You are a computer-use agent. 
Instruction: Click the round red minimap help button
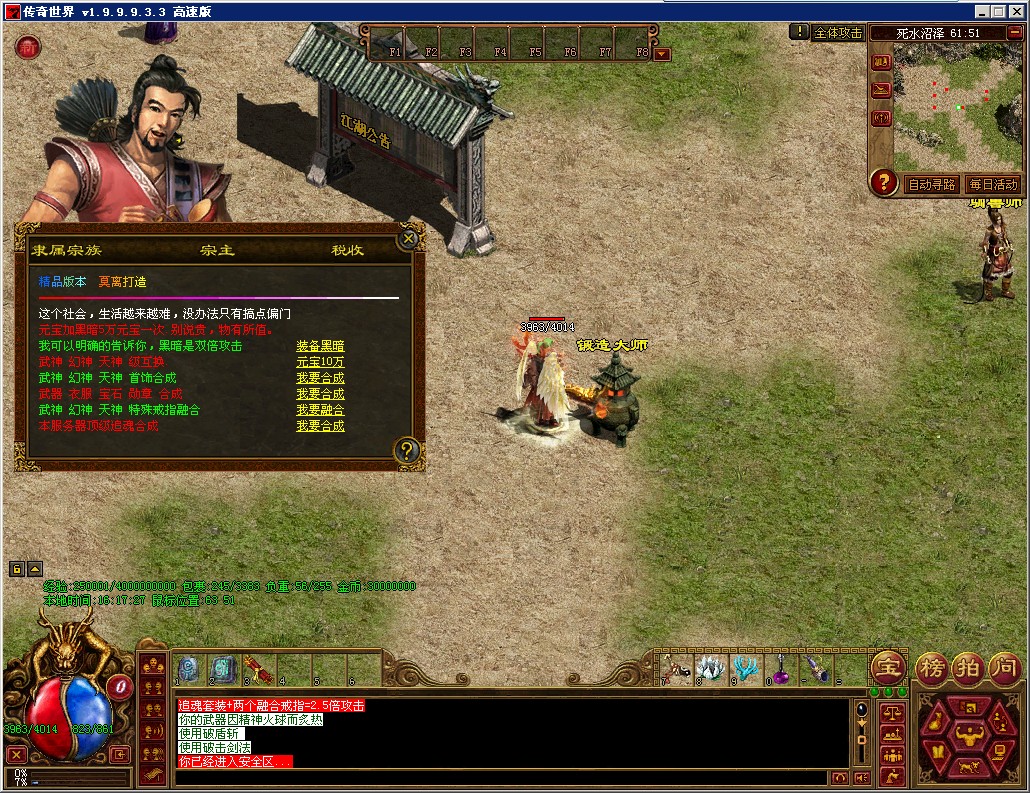883,182
